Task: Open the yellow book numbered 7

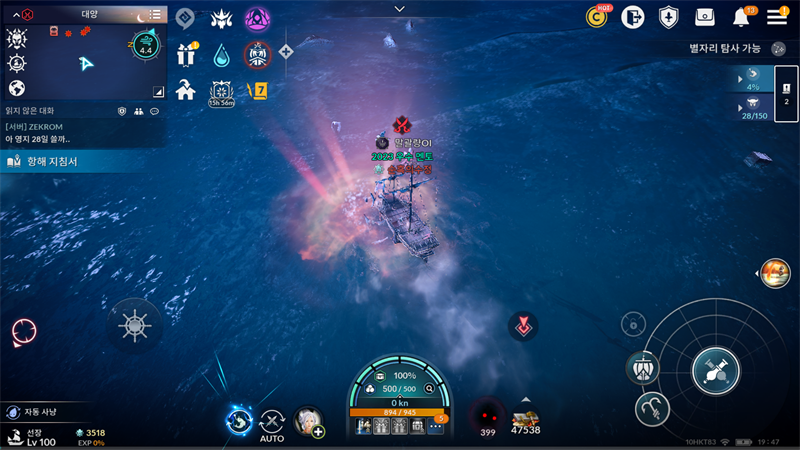Action: coord(257,90)
